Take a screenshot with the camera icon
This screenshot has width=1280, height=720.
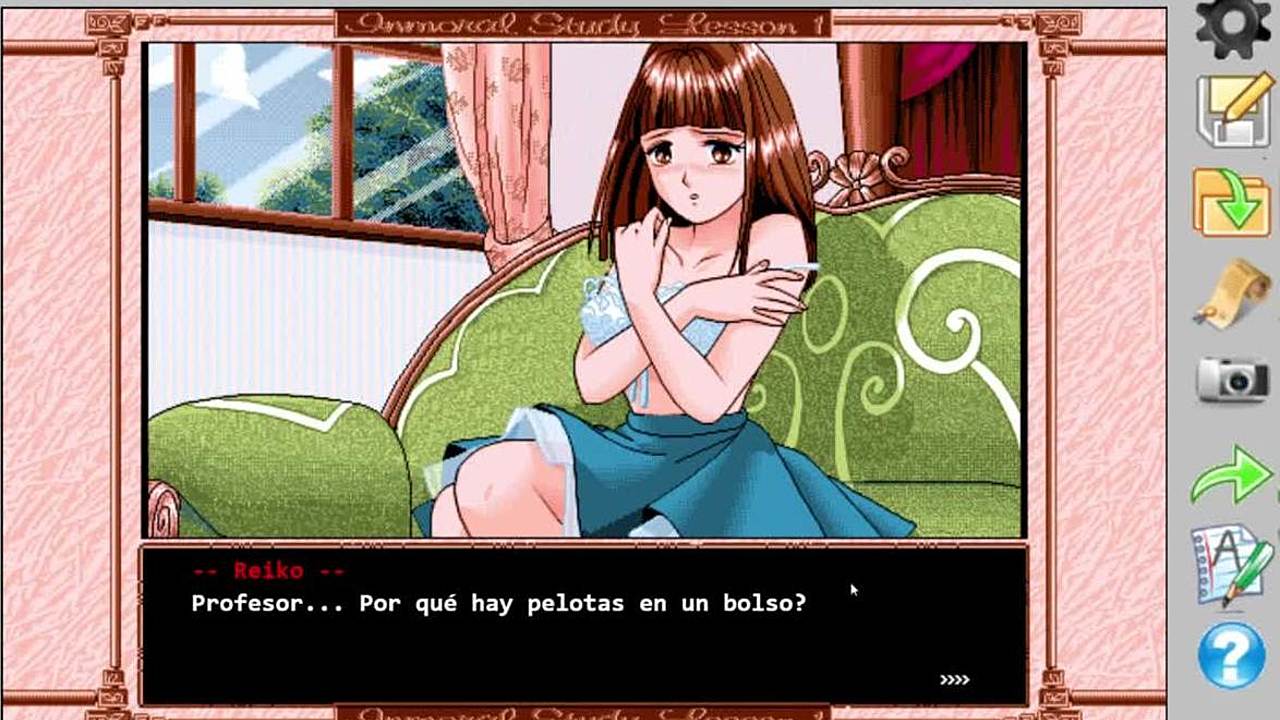(x=1232, y=379)
